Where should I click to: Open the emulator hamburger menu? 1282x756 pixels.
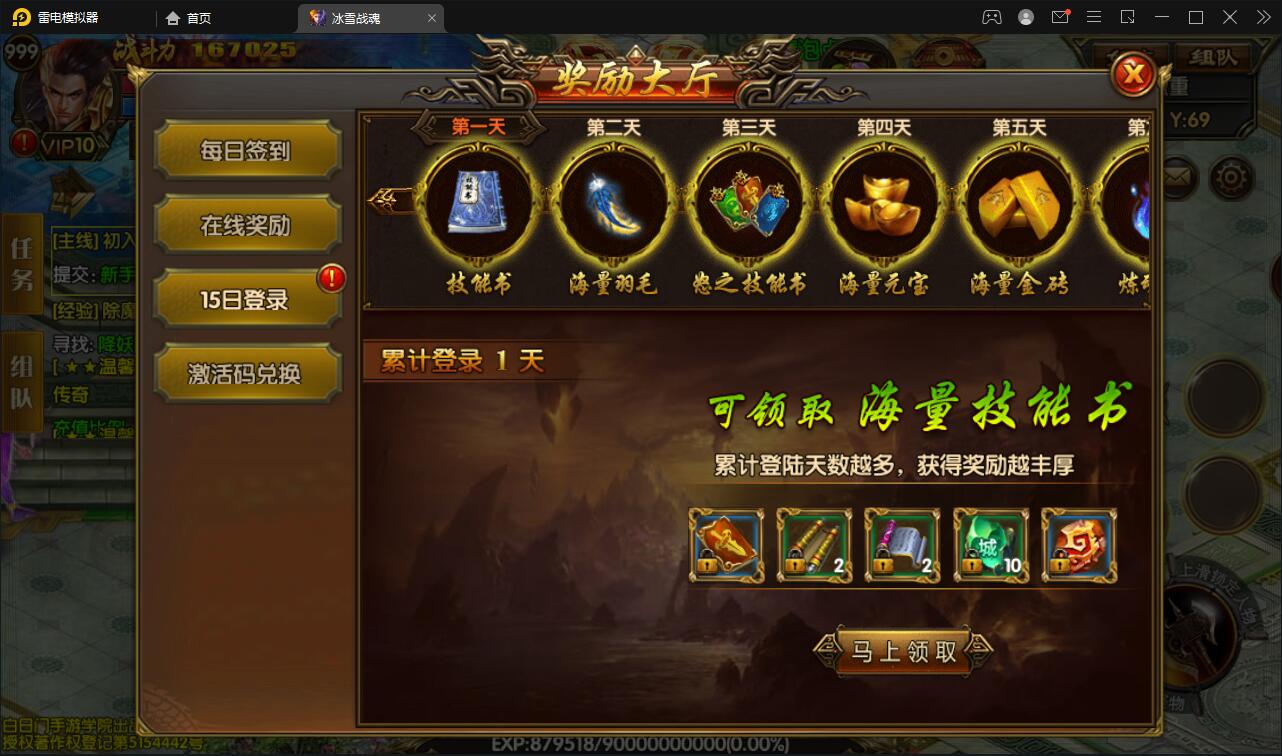click(1094, 17)
